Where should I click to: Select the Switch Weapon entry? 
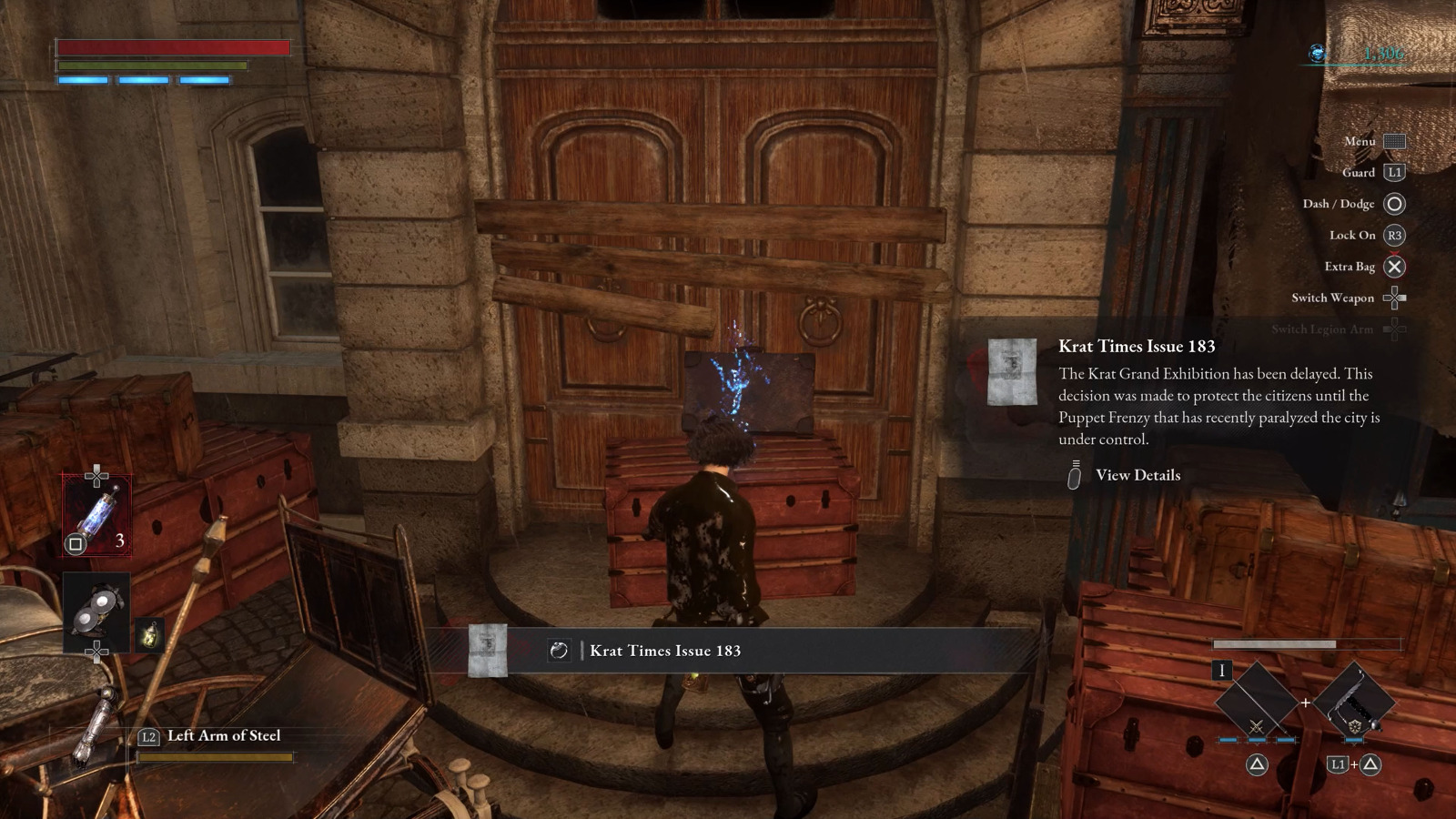pyautogui.click(x=1348, y=298)
